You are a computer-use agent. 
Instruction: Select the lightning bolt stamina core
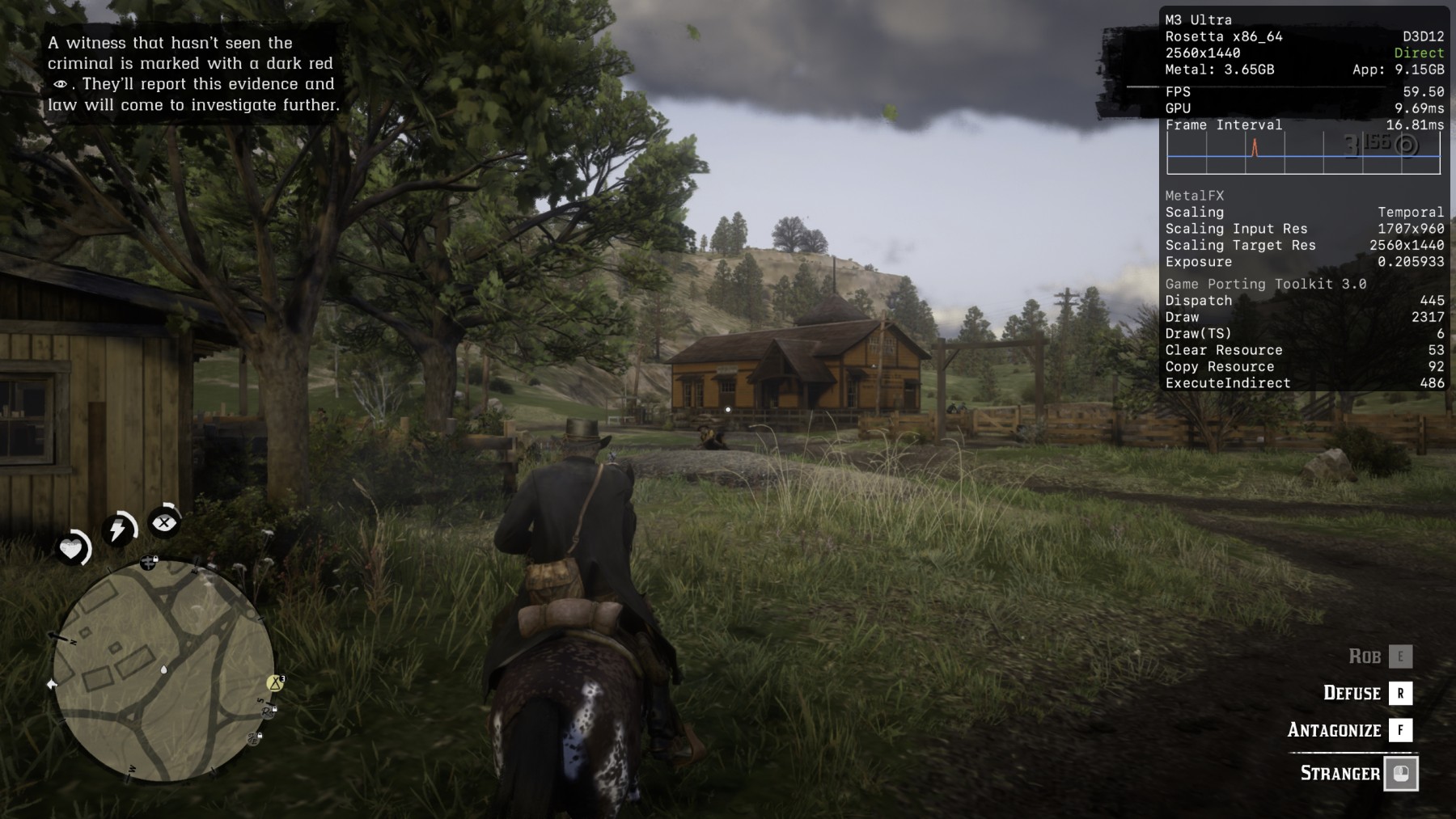tap(118, 530)
